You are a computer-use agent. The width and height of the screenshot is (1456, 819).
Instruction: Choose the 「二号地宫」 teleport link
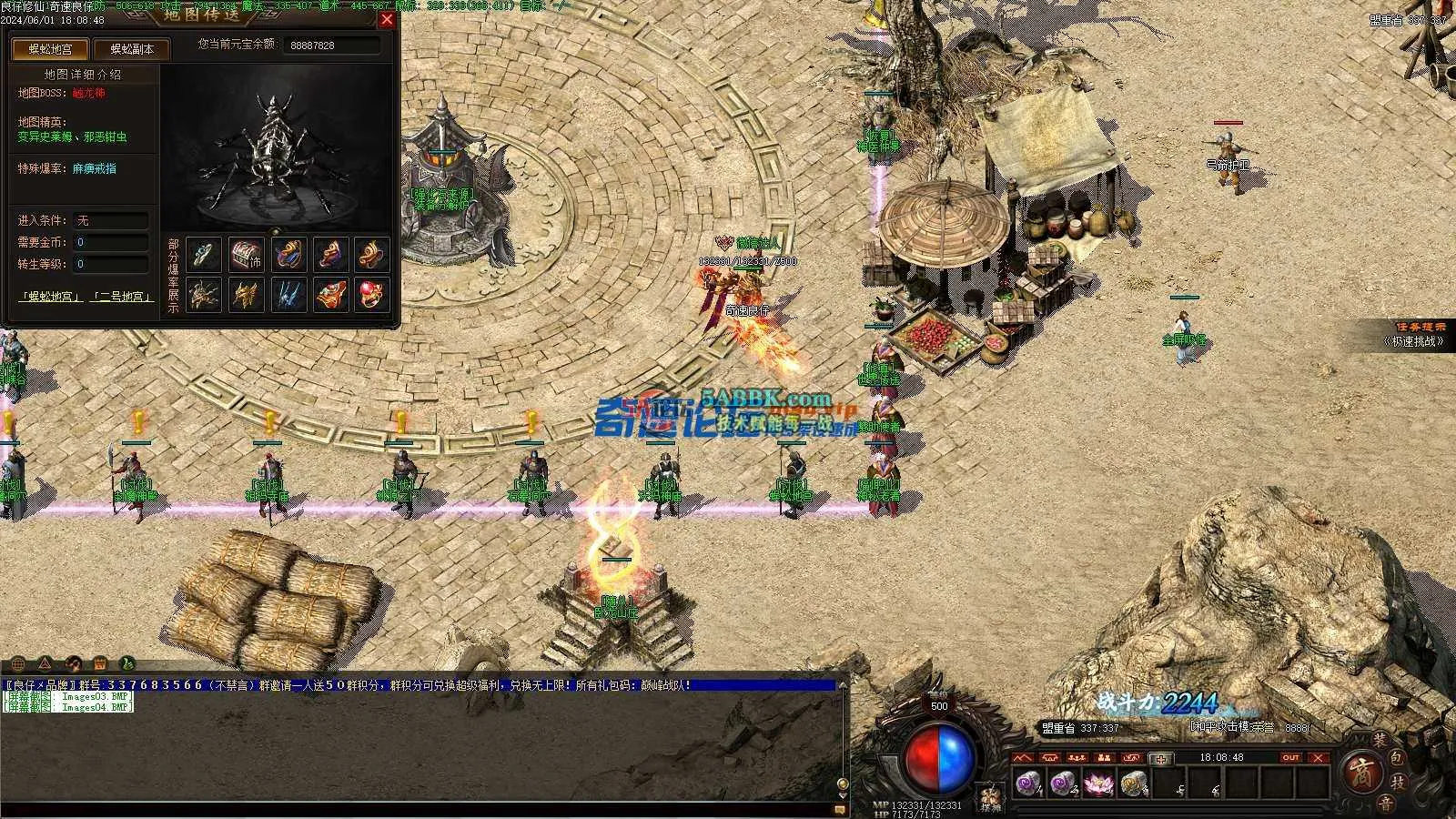point(125,297)
